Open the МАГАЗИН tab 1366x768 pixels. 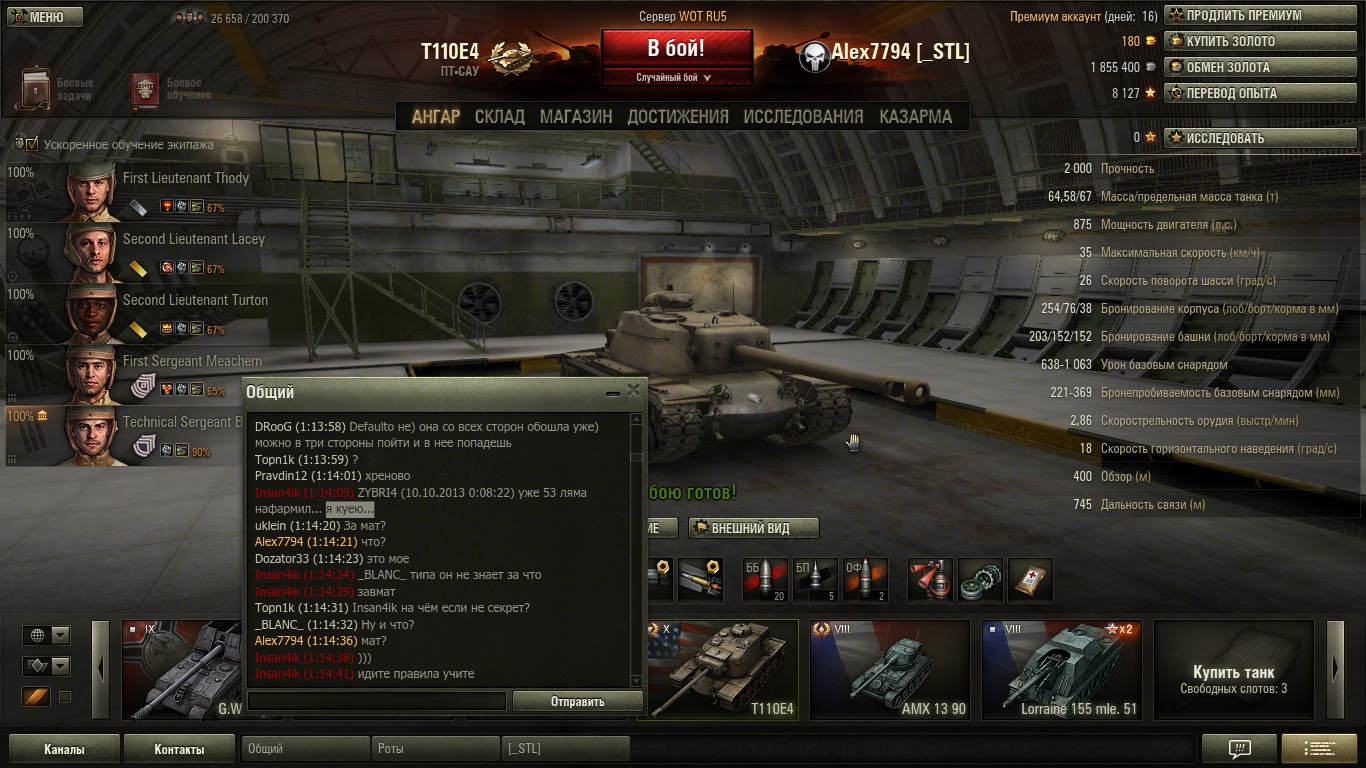coord(576,117)
